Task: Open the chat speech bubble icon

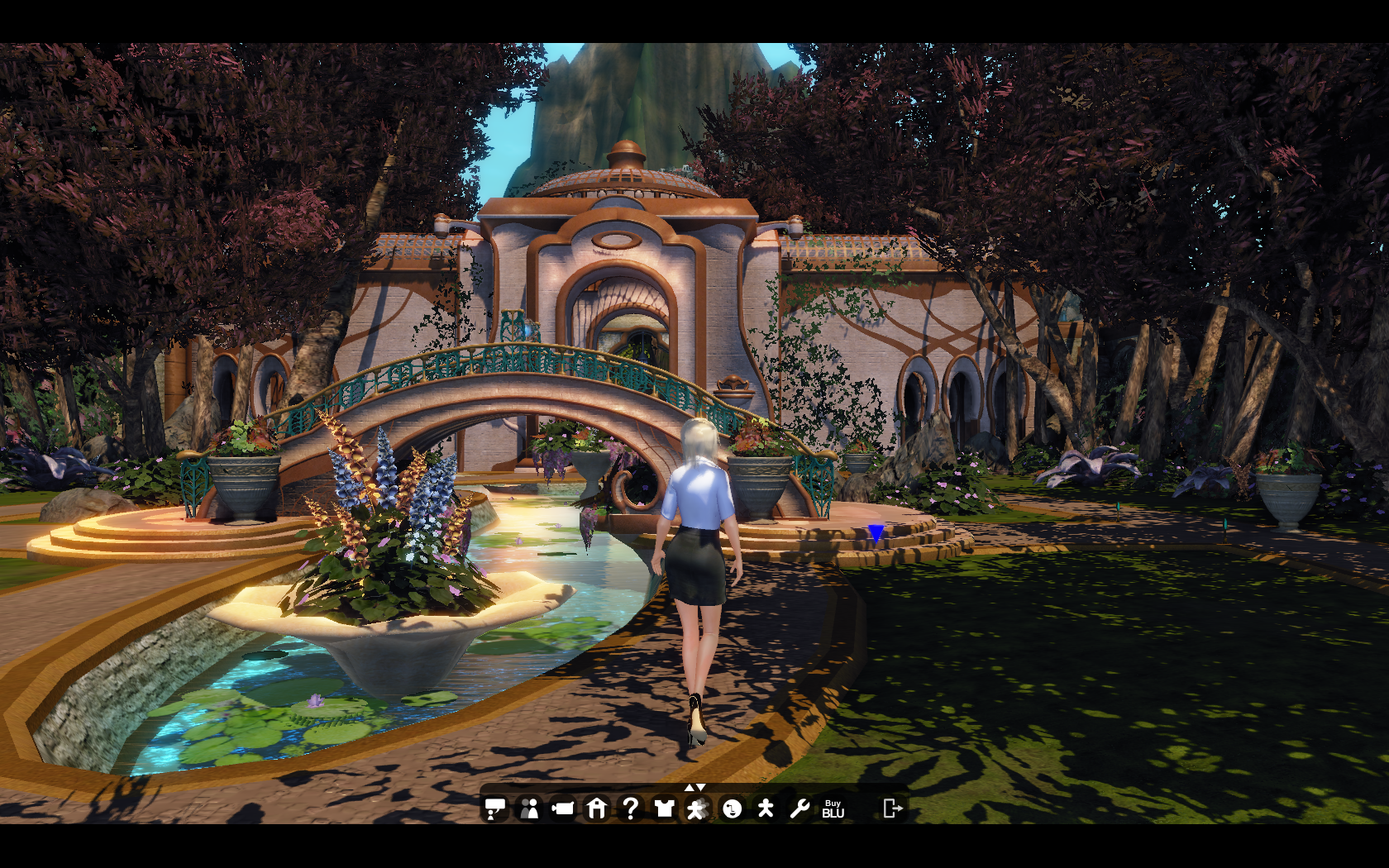Action: [495, 808]
